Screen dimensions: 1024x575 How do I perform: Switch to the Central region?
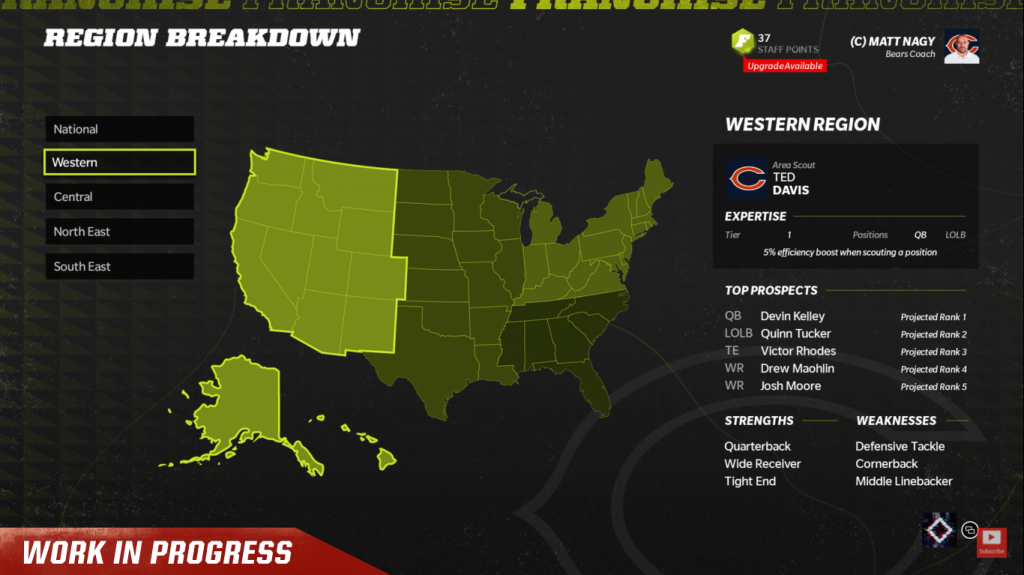119,197
